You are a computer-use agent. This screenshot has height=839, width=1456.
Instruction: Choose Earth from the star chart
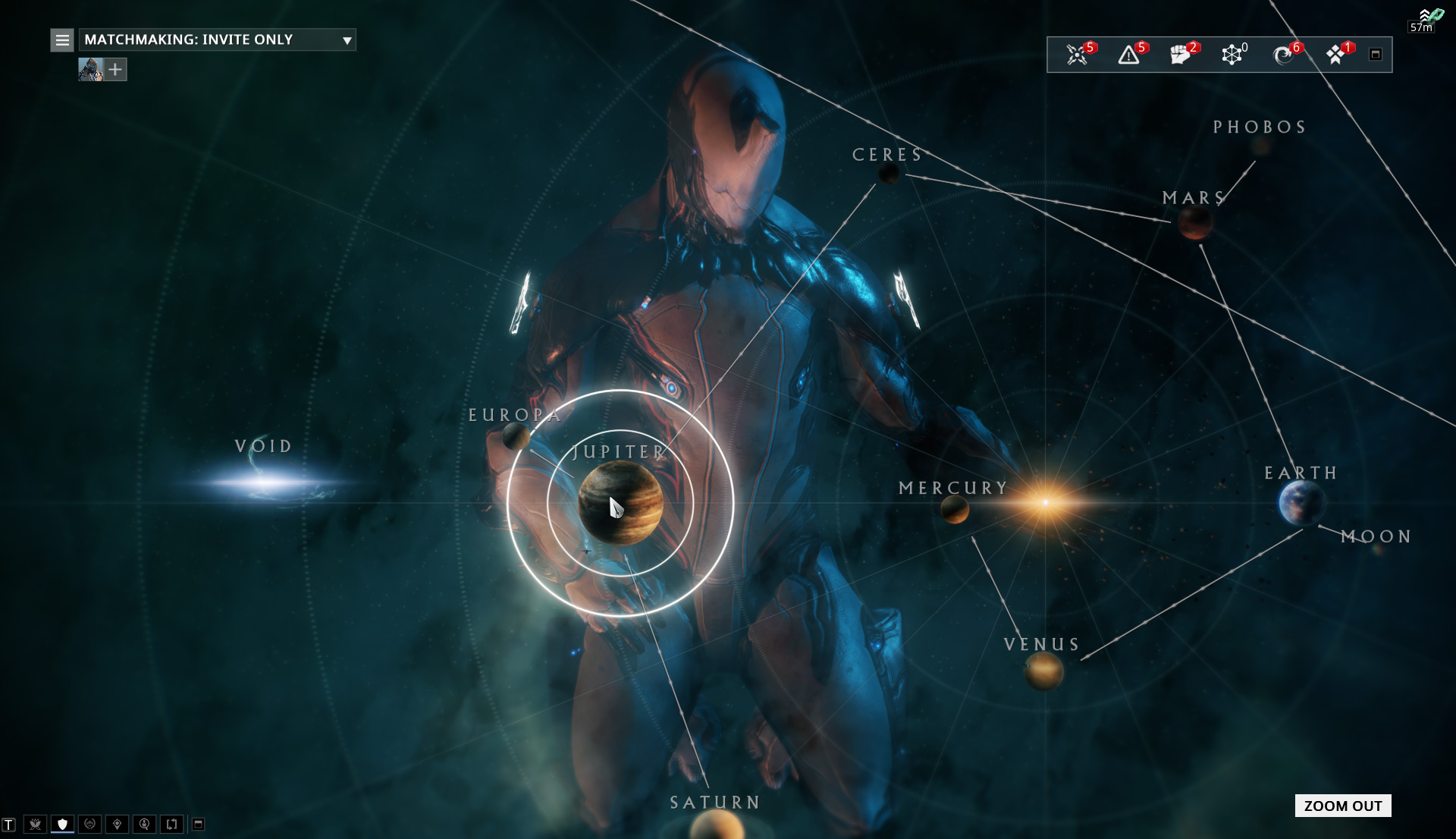click(1301, 503)
